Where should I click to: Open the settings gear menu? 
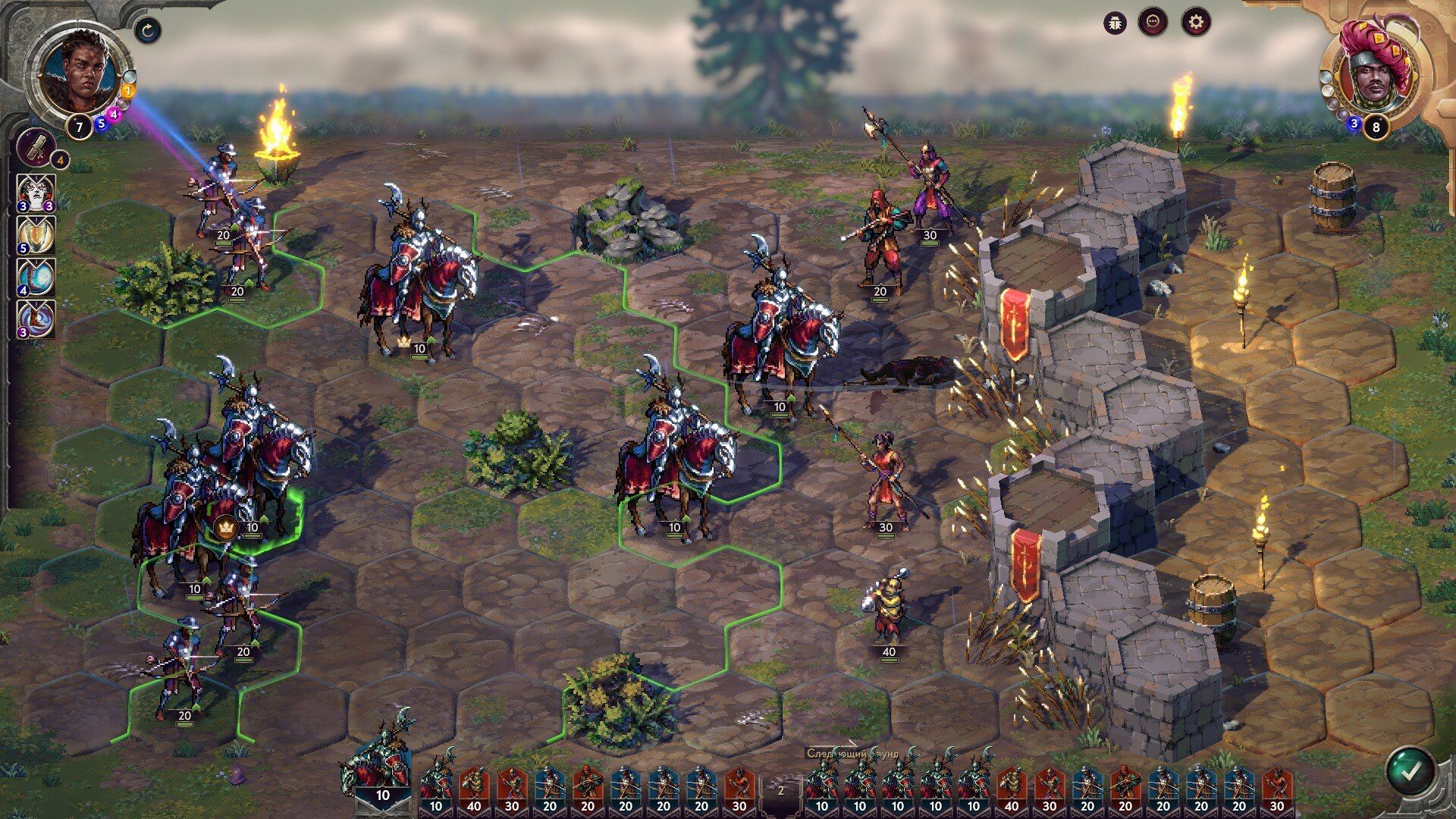coord(1196,22)
